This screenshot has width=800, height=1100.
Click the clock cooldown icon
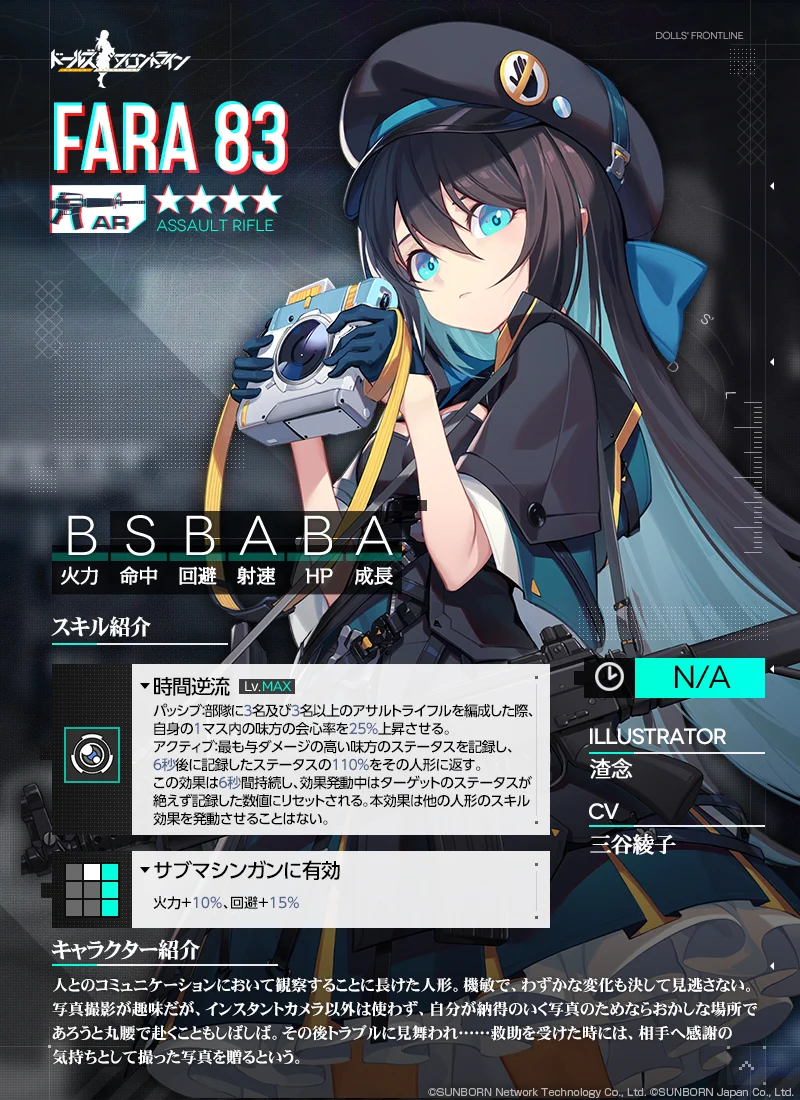point(609,677)
